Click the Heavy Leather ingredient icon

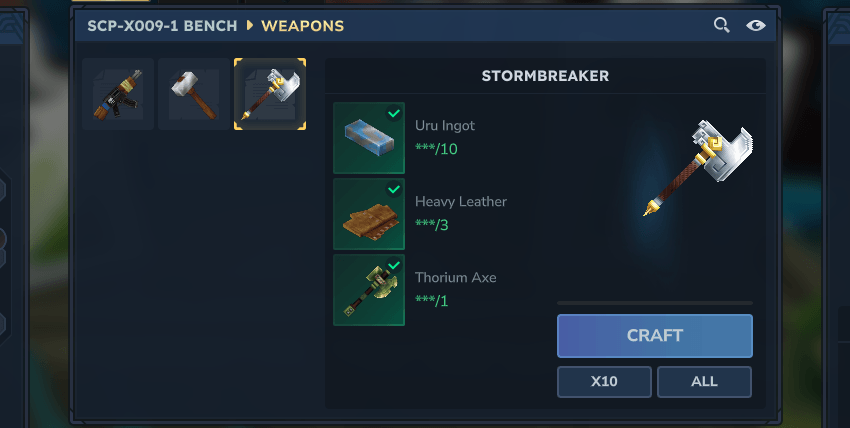pyautogui.click(x=369, y=214)
